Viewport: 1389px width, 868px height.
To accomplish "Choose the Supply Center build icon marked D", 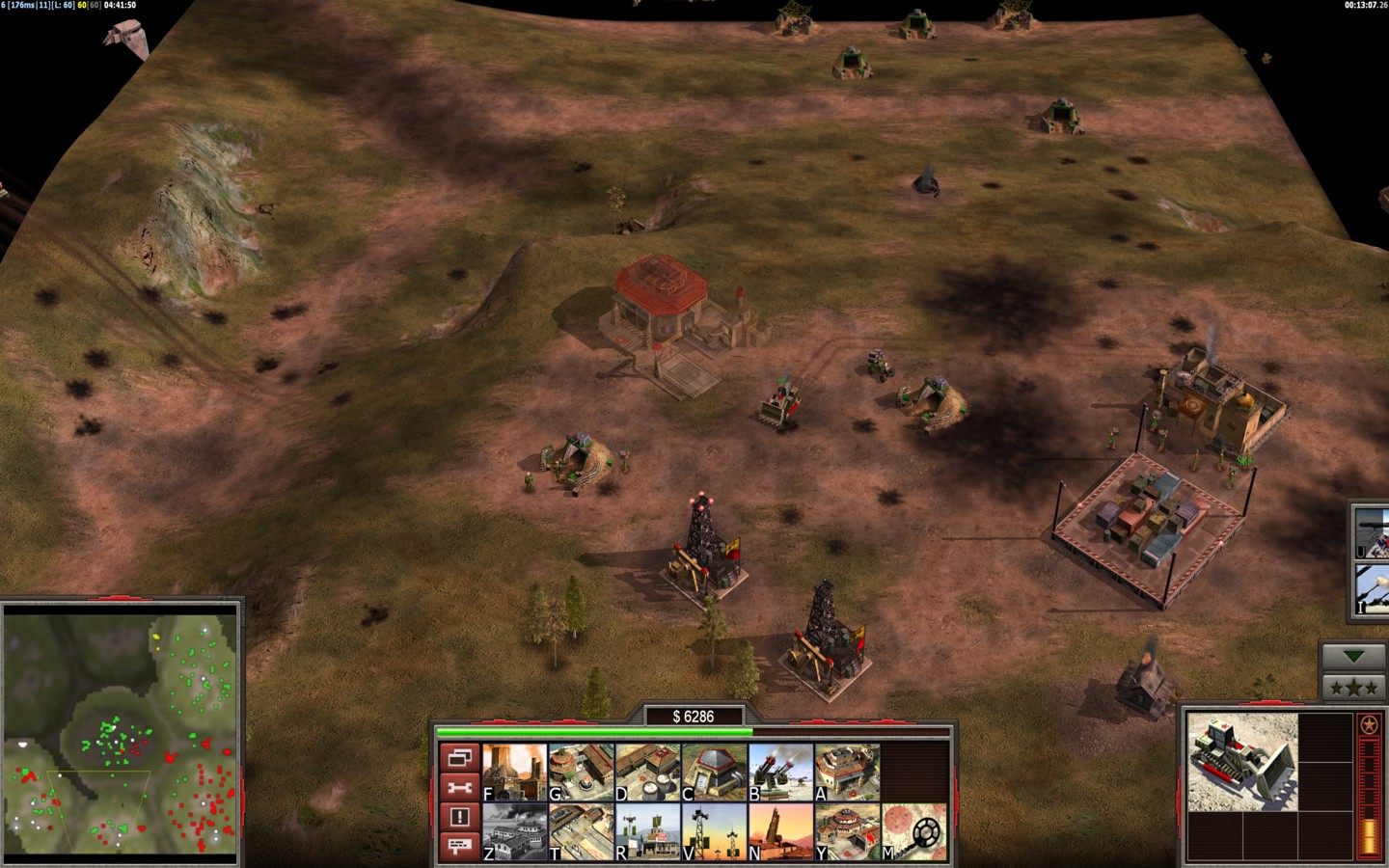I will [x=647, y=773].
